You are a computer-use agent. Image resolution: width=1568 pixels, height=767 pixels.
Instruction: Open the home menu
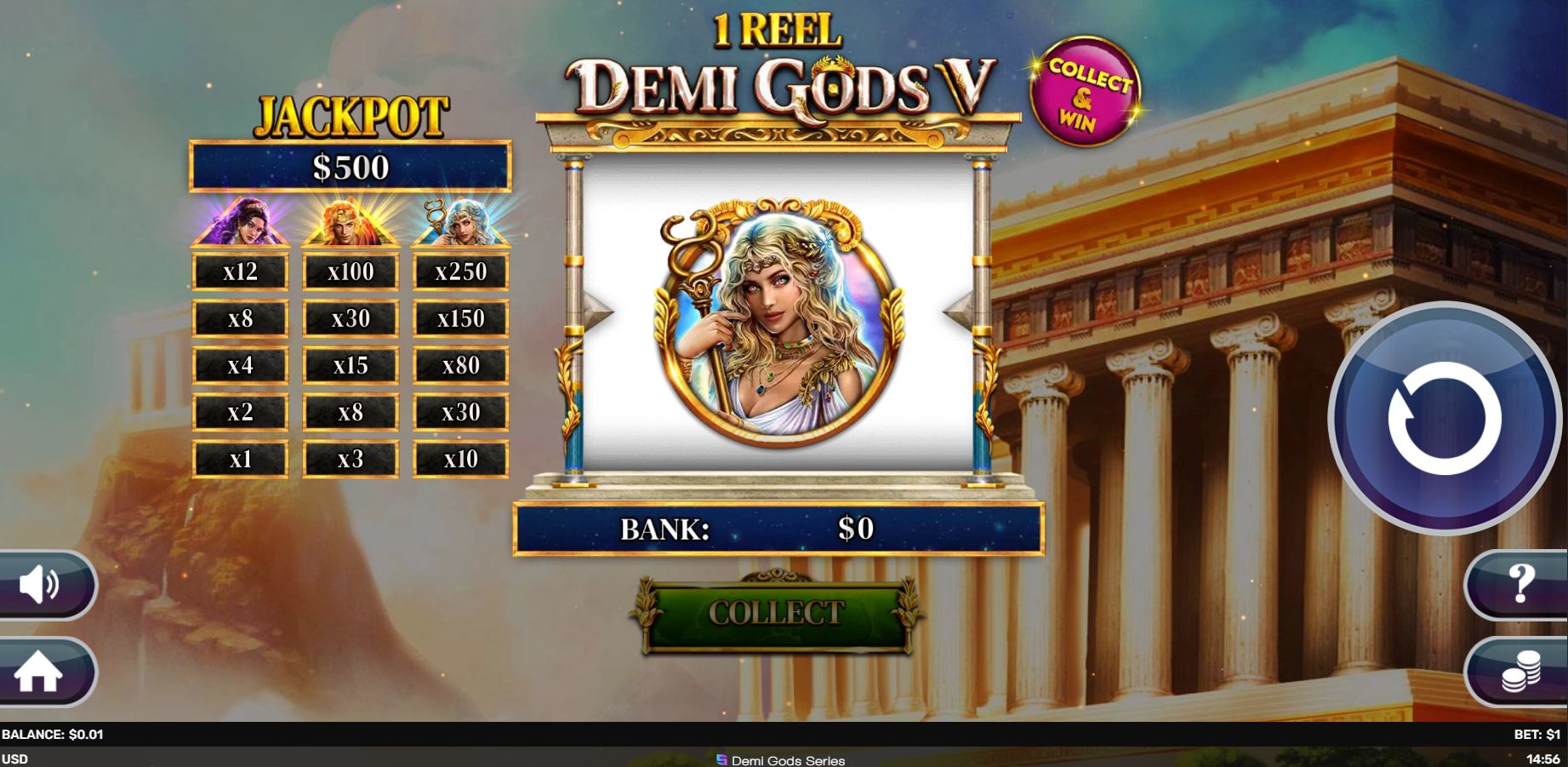[40, 672]
